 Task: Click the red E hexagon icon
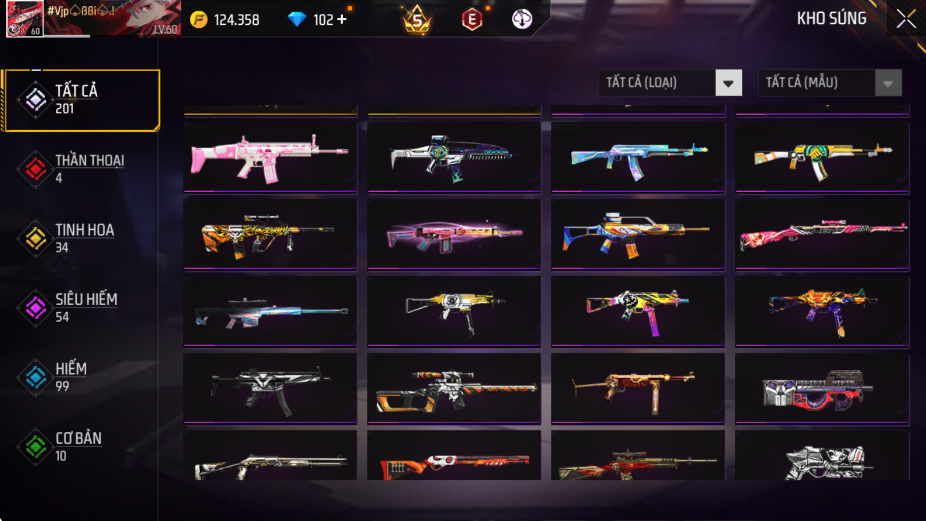click(x=471, y=19)
